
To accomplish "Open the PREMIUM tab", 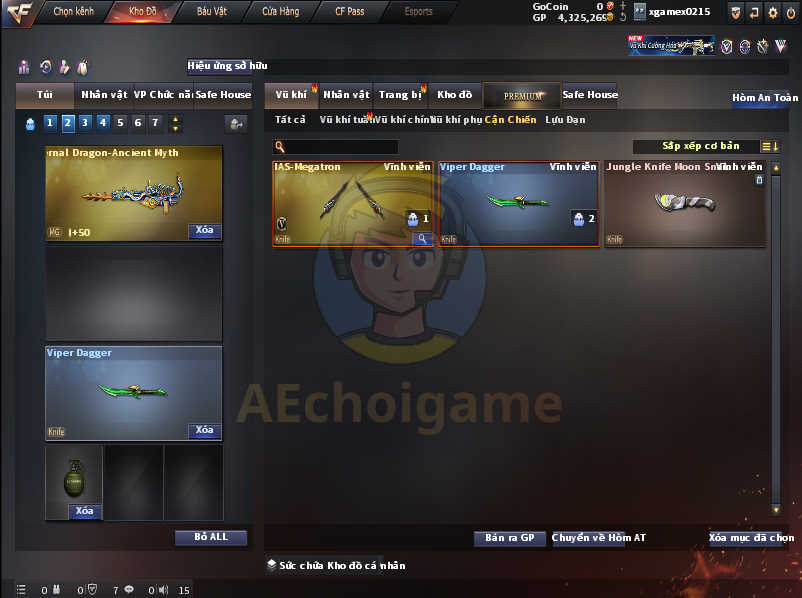I will (x=522, y=96).
